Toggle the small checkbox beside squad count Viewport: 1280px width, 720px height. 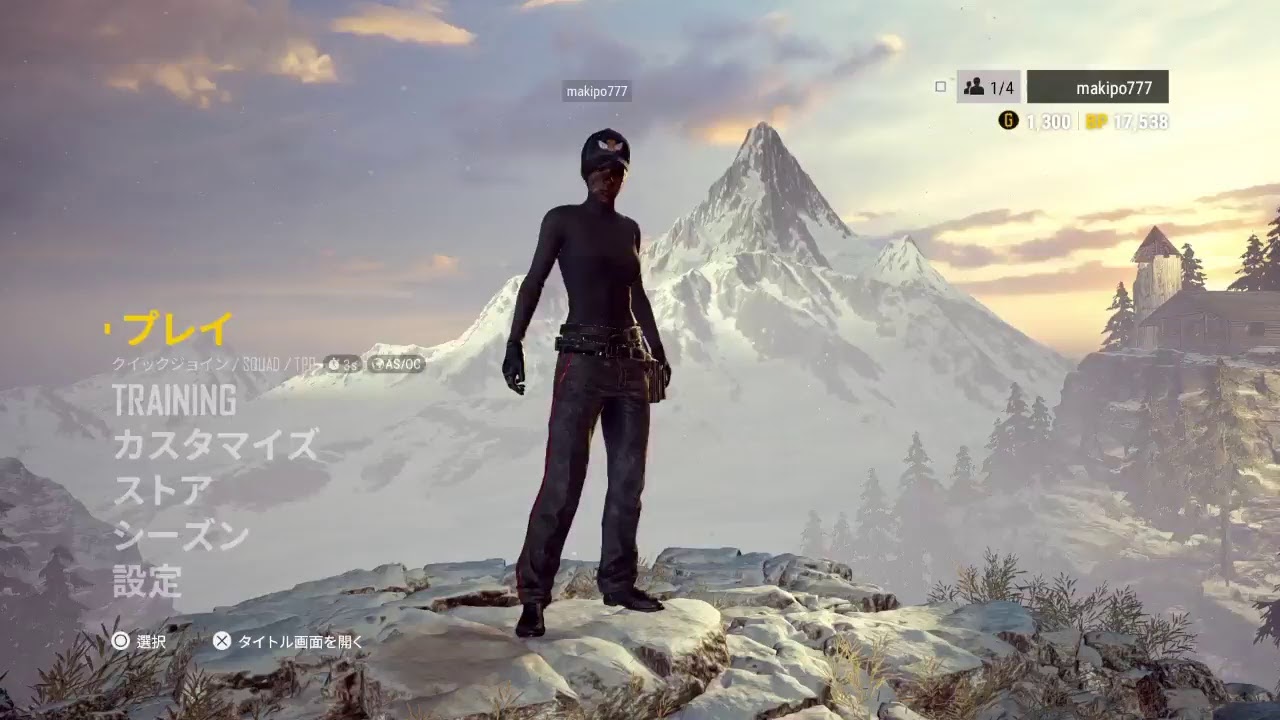(940, 87)
